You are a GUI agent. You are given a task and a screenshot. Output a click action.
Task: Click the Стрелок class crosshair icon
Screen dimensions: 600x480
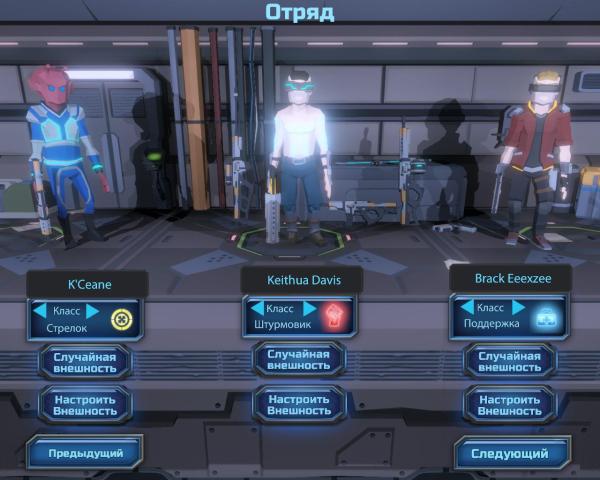(121, 320)
